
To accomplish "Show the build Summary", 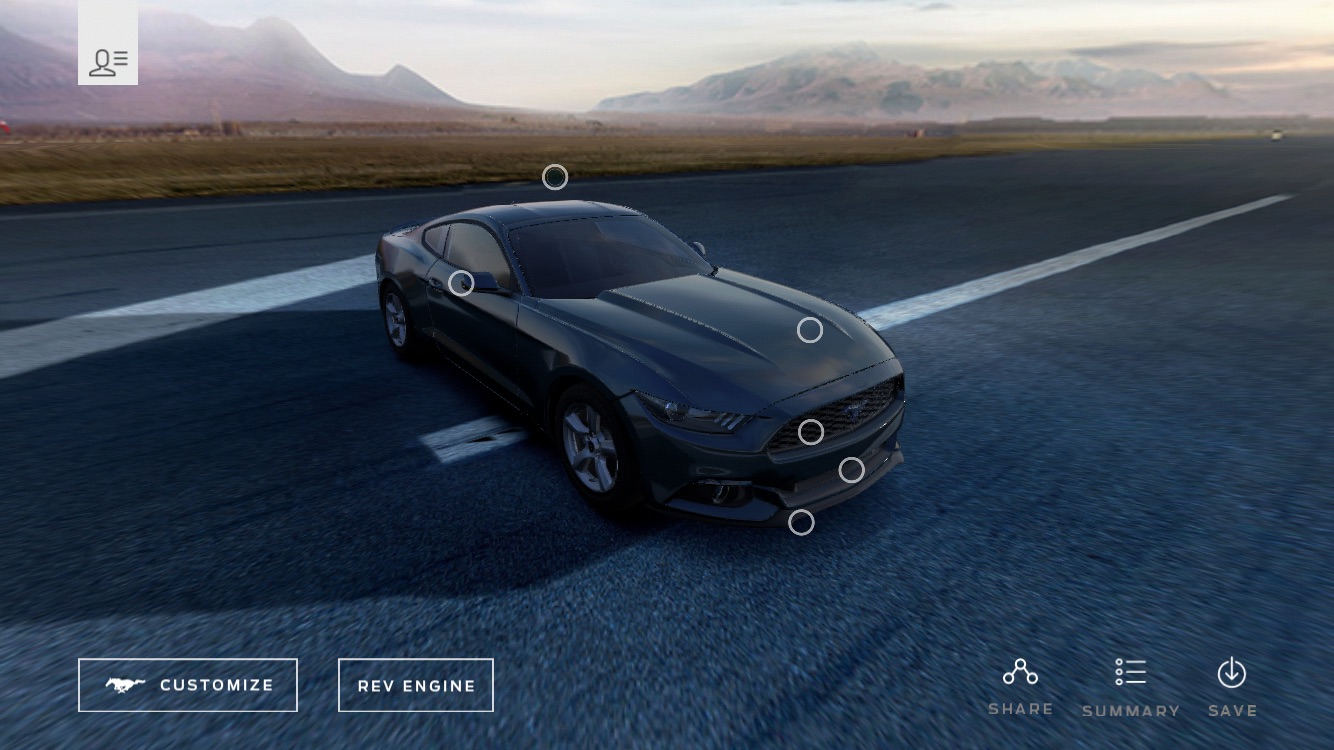I will click(x=1131, y=687).
